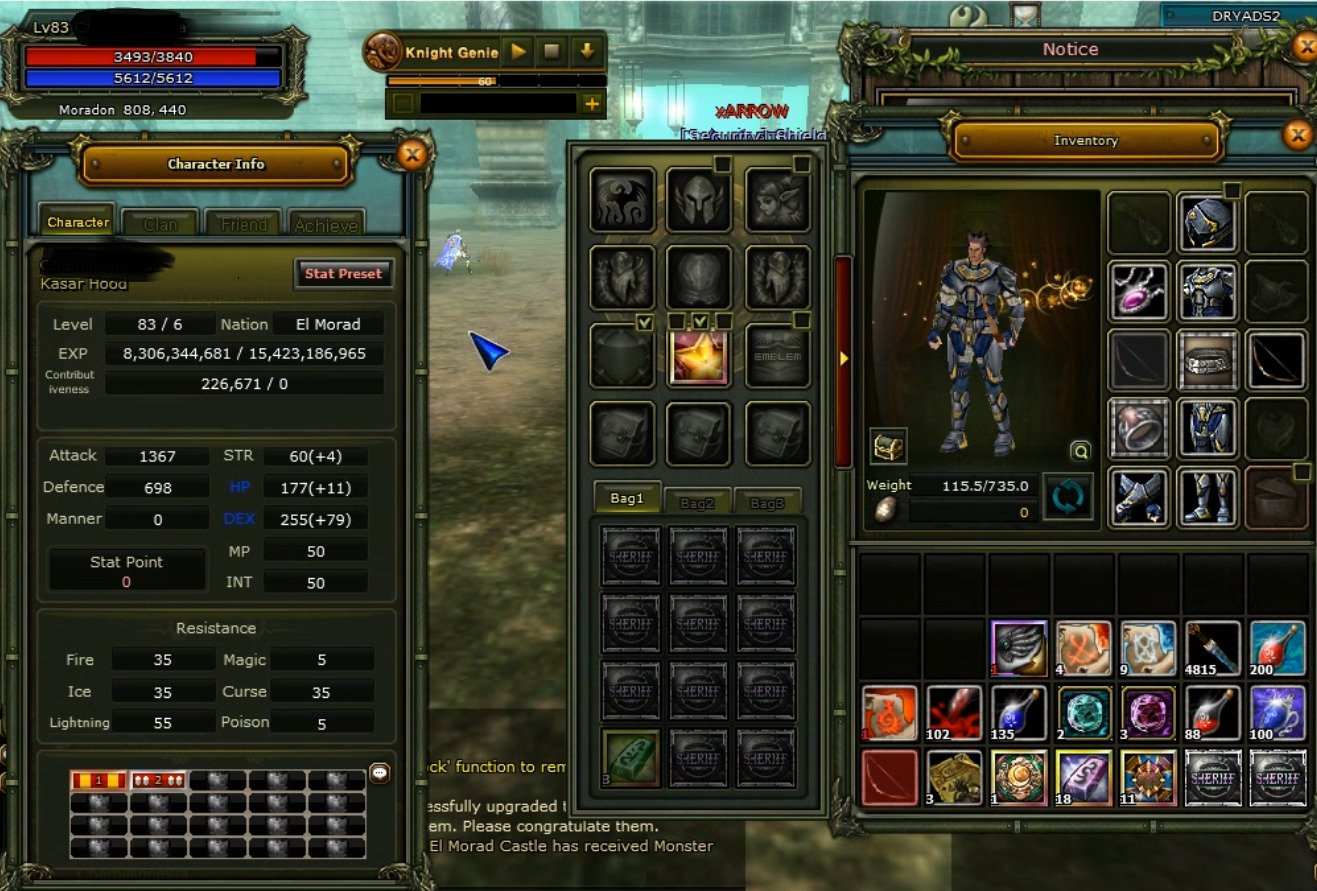Select the blue mana potion stack of 135
Viewport: 1317px width, 891px height.
click(x=1019, y=715)
